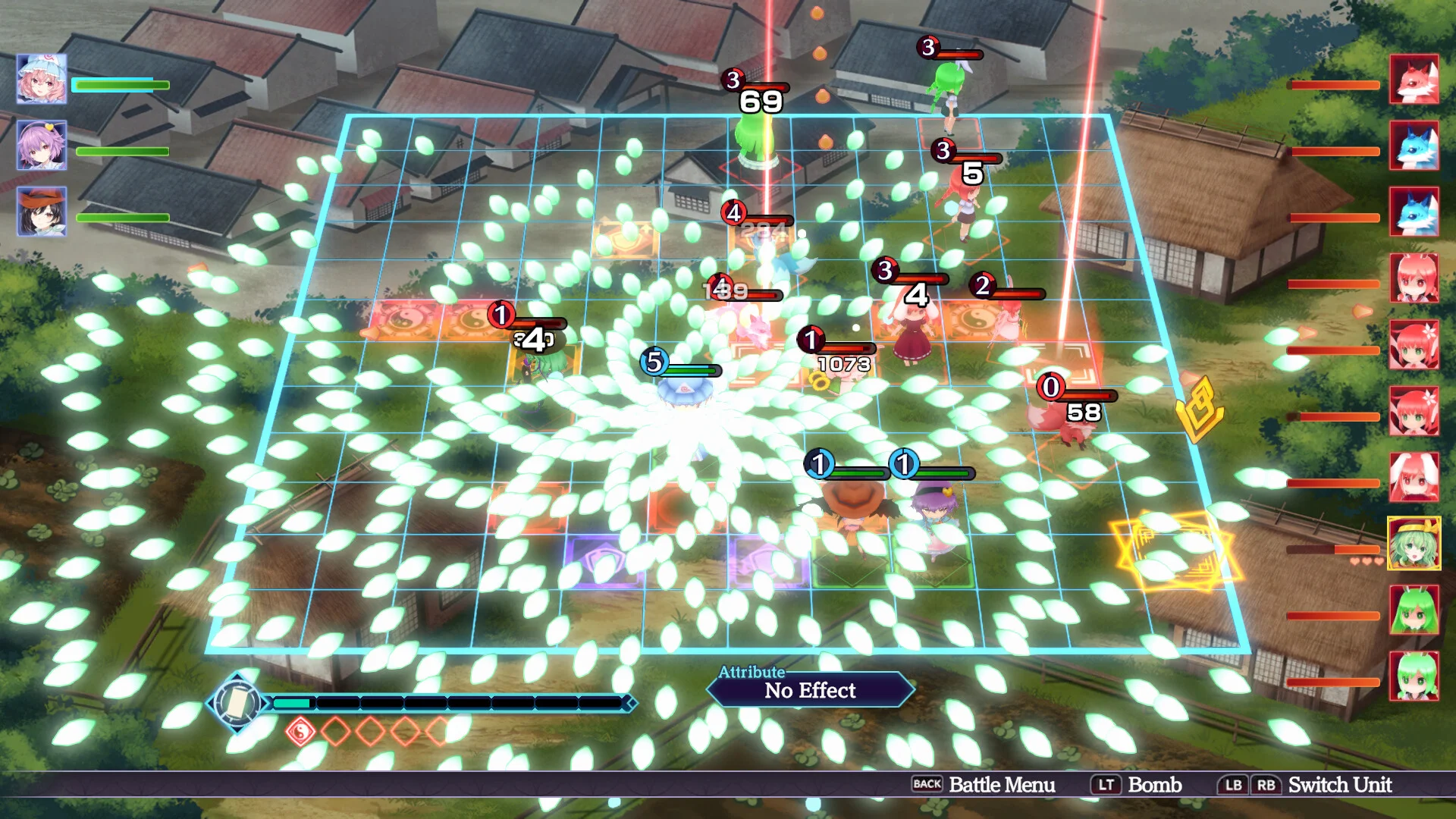This screenshot has height=819, width=1456.
Task: Click the highlighted green-haired yellow-hat enemy portrait
Action: pyautogui.click(x=1414, y=543)
